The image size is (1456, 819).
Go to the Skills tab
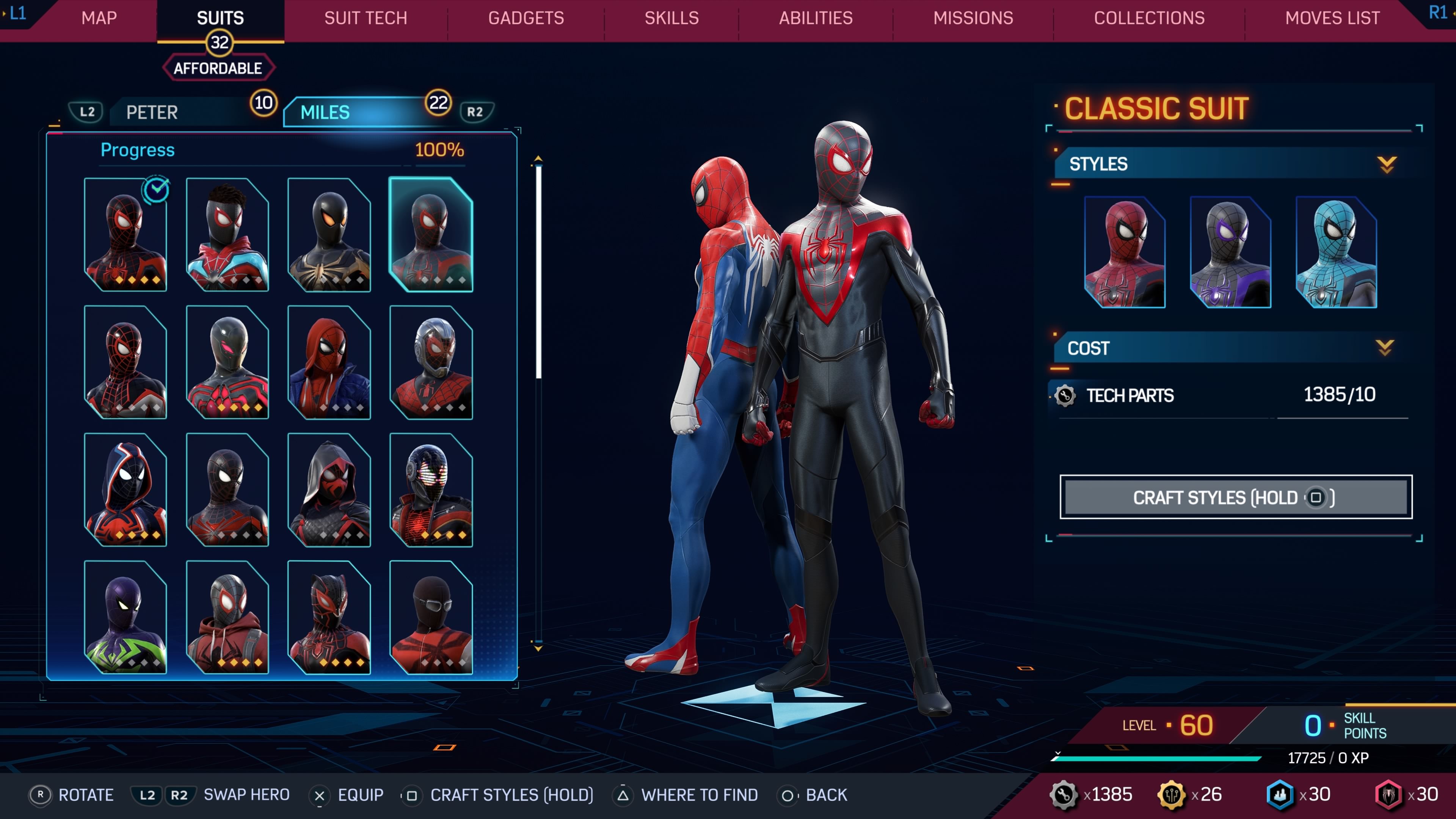(x=672, y=18)
